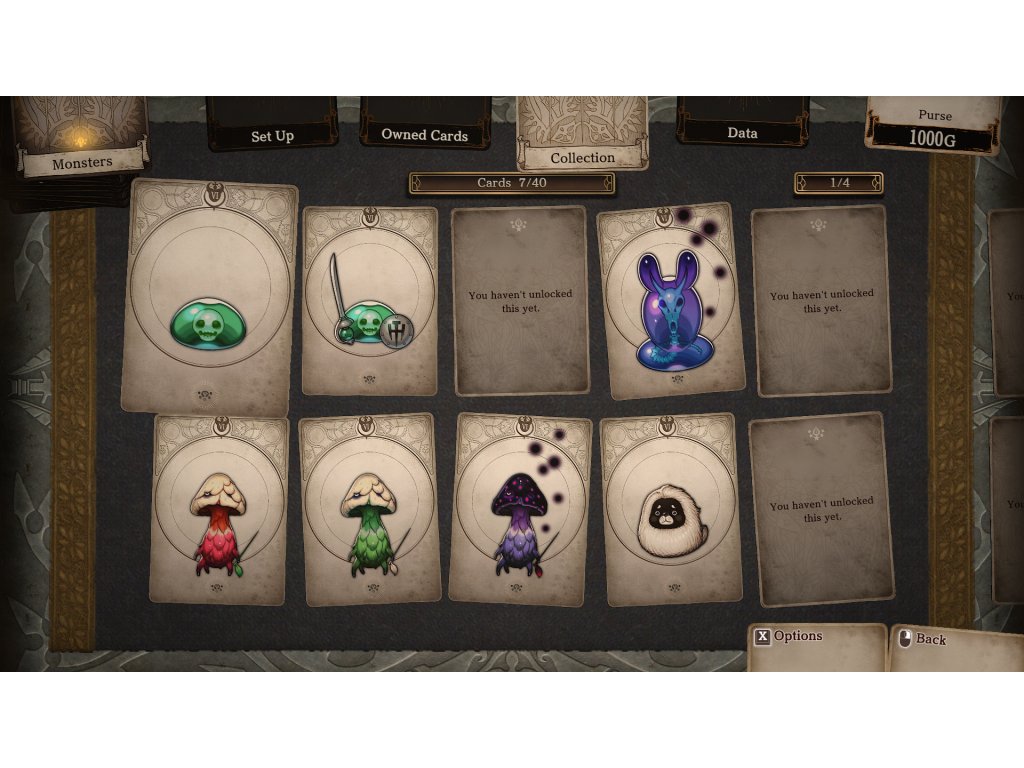The image size is (1024, 768).
Task: Switch to the Monsters tab
Action: [82, 162]
